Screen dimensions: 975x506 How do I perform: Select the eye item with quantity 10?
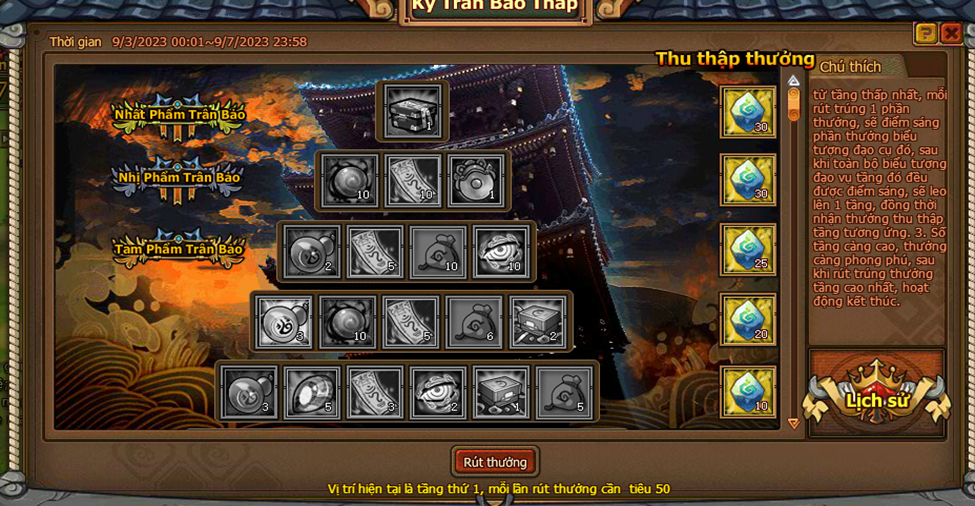point(501,252)
